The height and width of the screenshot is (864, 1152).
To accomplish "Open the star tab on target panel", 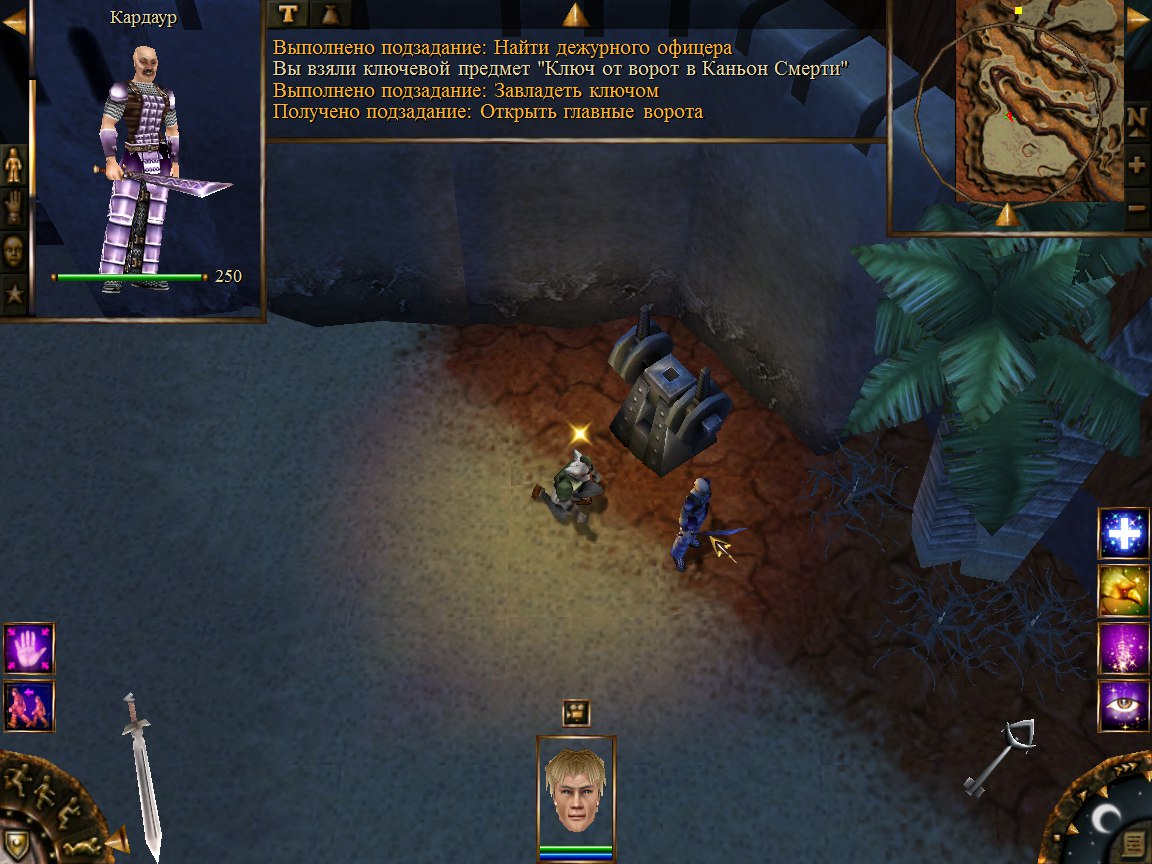I will click(x=14, y=294).
